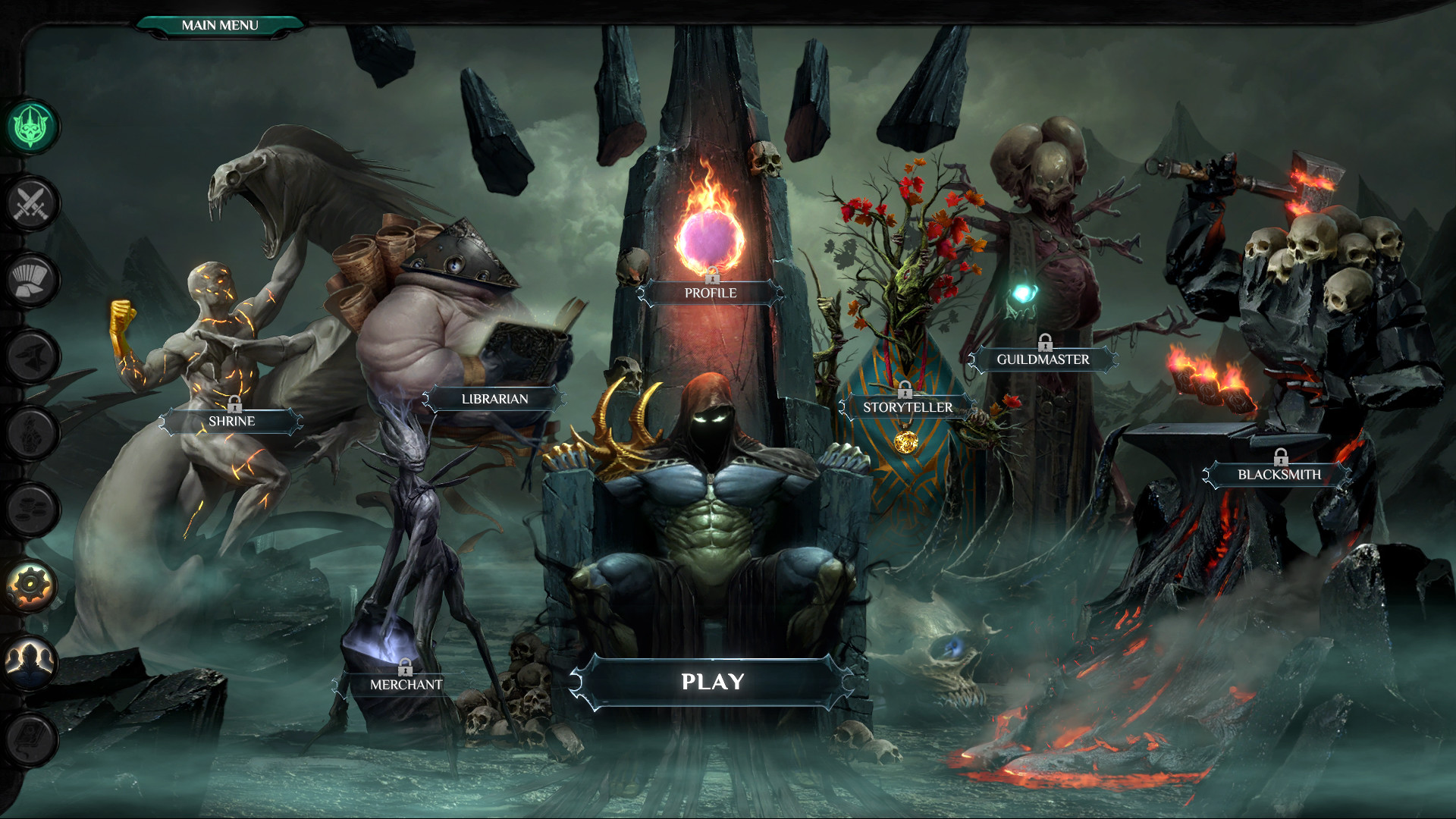
Task: Open the locked Merchant label
Action: (406, 684)
